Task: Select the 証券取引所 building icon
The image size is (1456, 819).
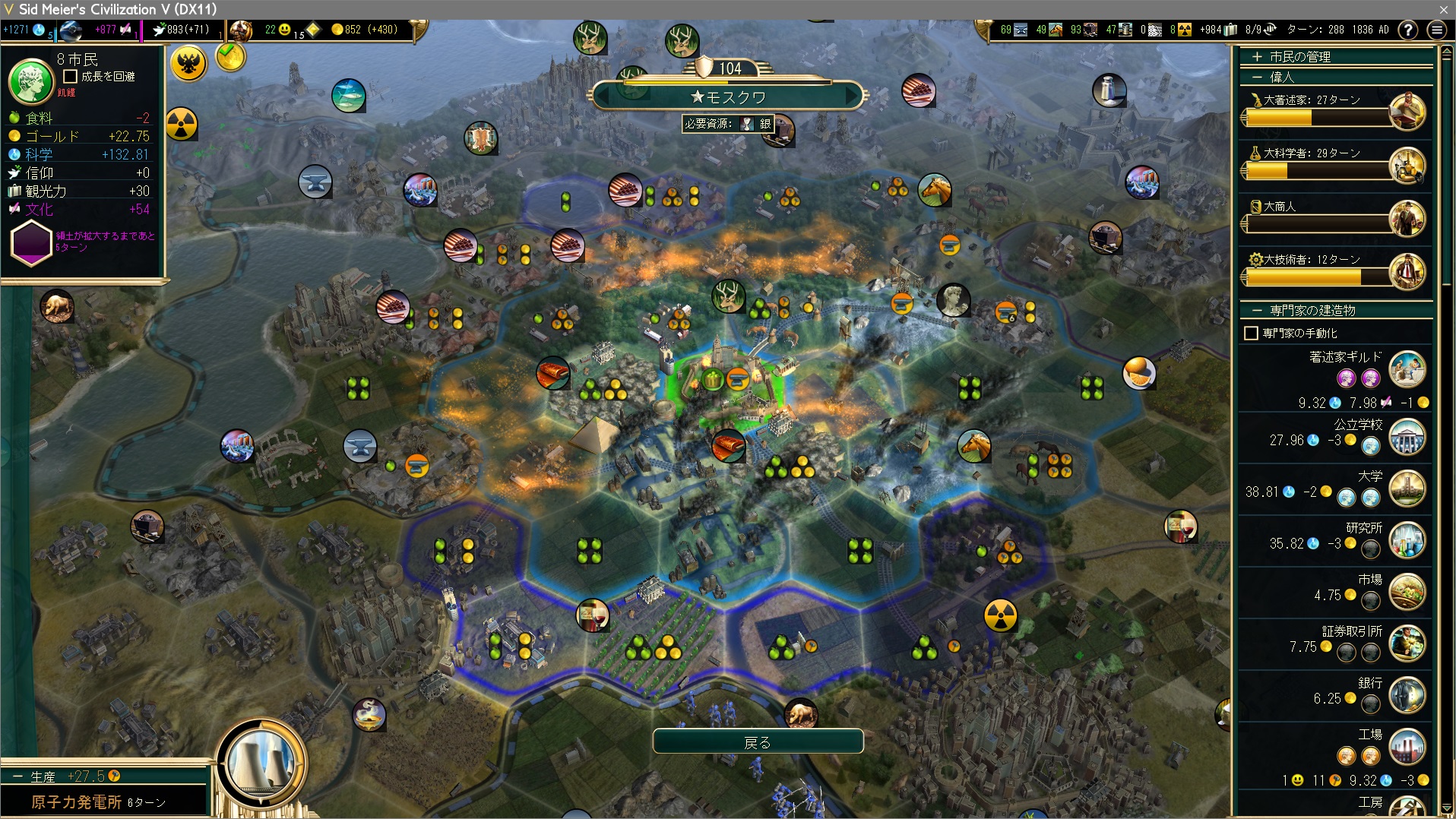Action: coord(1407,643)
